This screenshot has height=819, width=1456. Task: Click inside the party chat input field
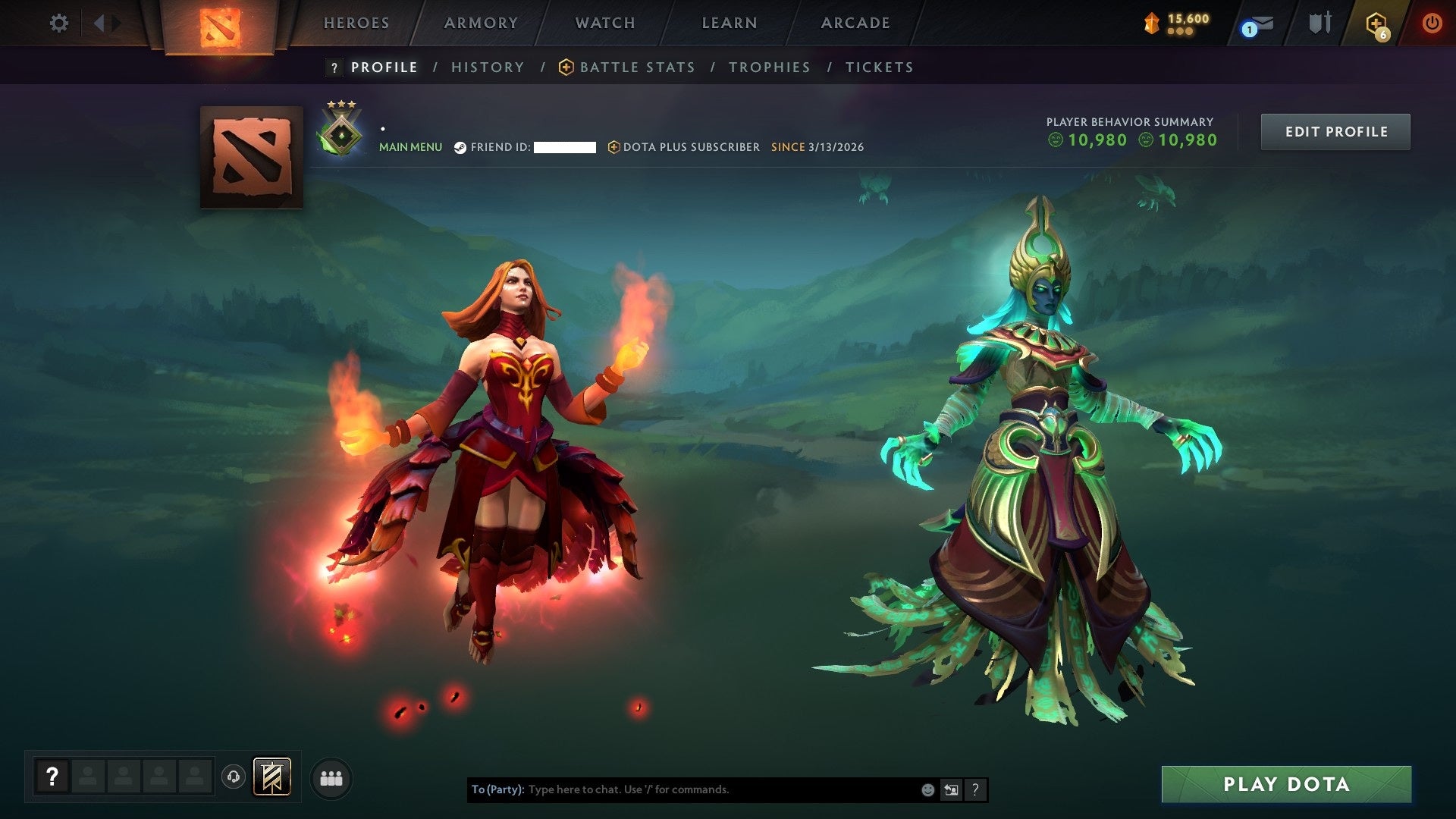(682, 789)
